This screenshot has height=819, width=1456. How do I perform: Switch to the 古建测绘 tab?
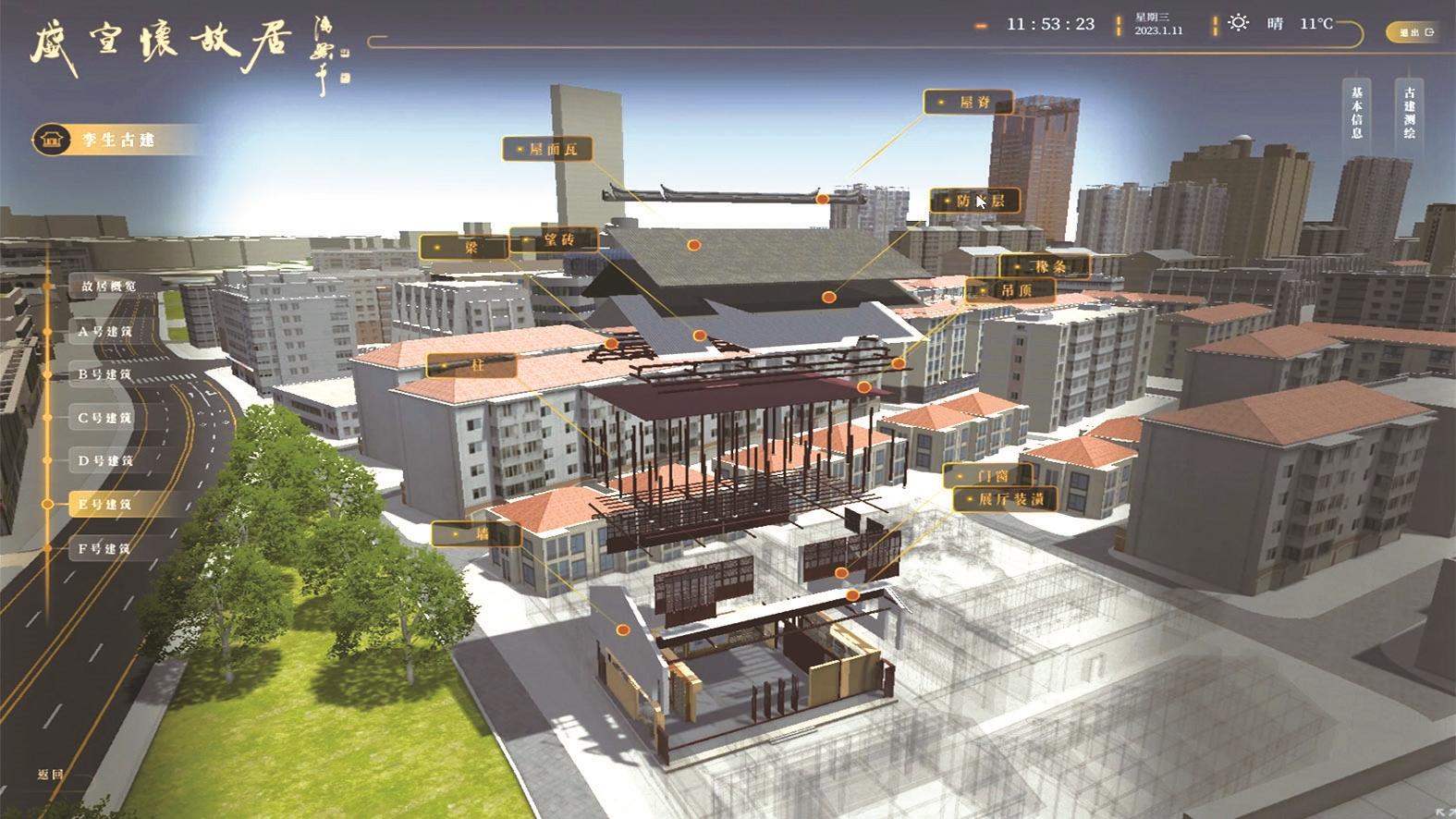tap(1410, 112)
